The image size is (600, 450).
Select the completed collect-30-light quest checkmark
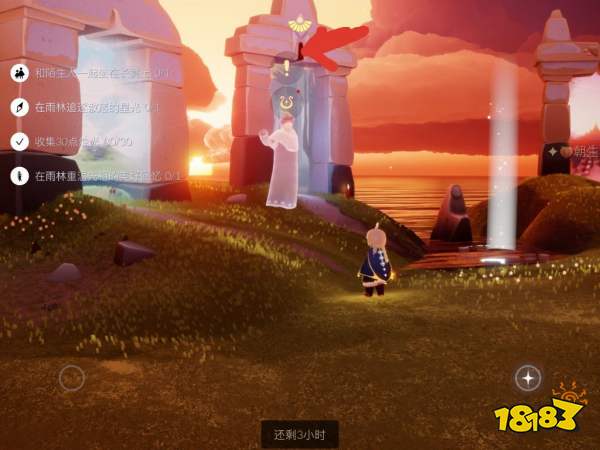point(19,141)
